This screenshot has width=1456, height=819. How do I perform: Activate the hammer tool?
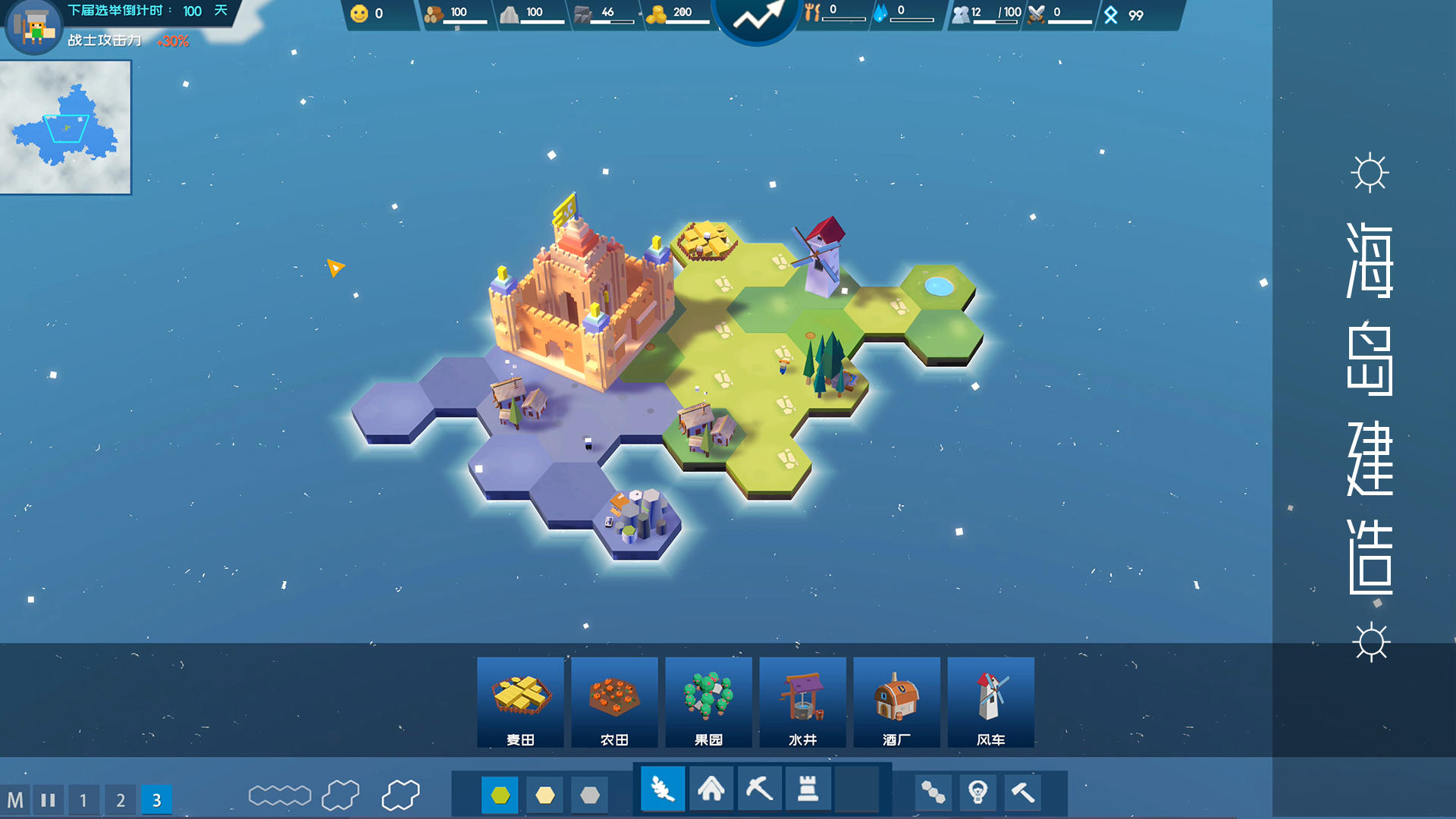tap(1023, 792)
